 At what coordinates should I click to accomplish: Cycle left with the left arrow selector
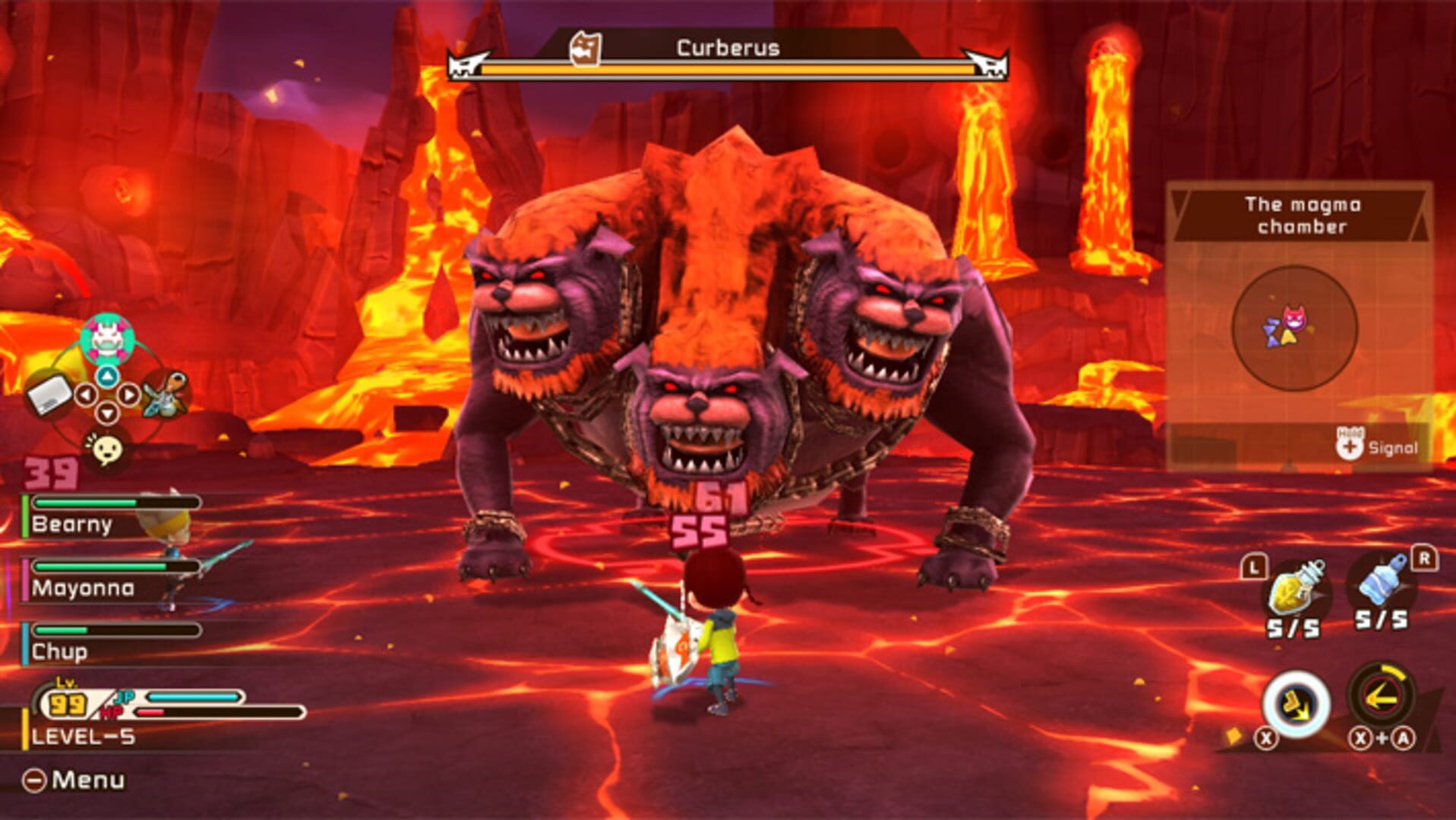pos(87,395)
